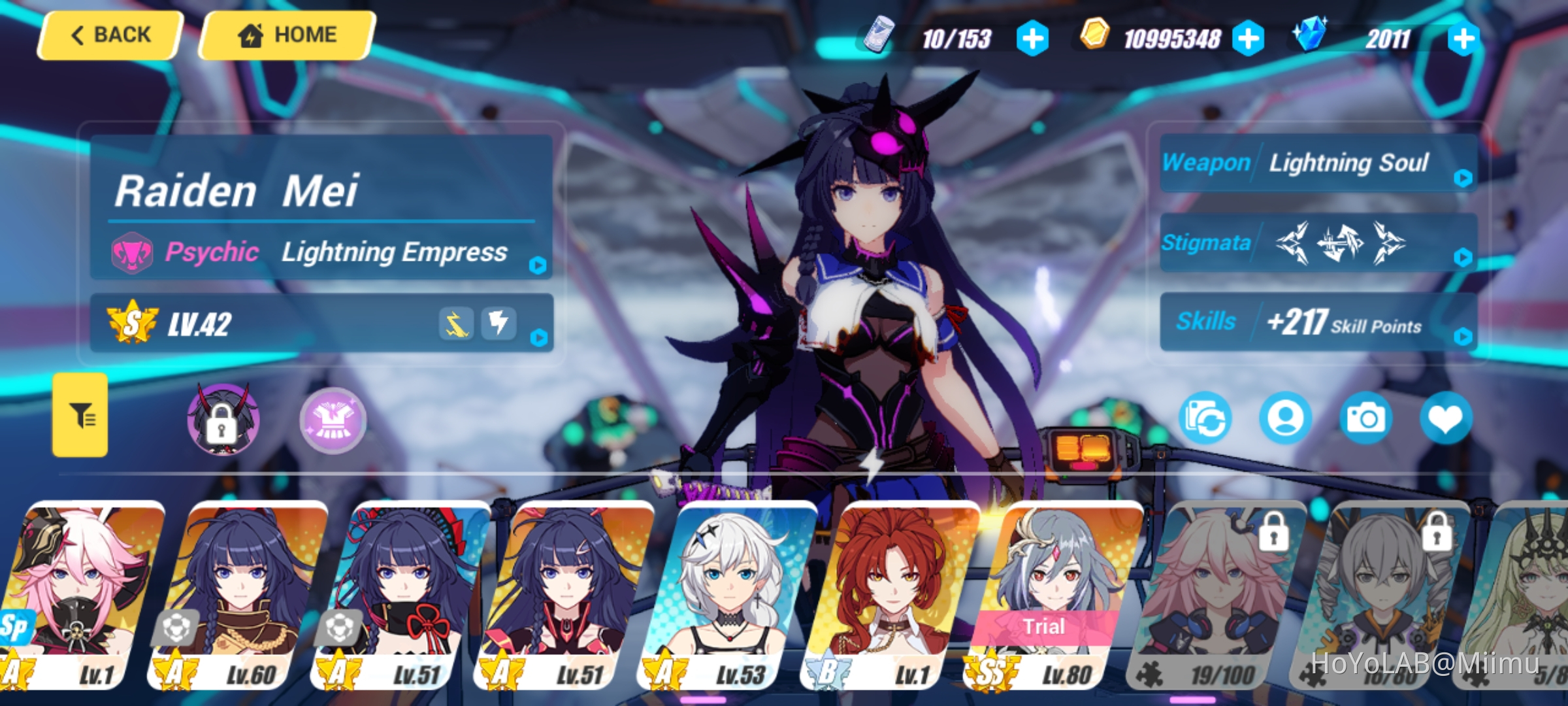Expand the Raiden Mei level details arrow

540,338
